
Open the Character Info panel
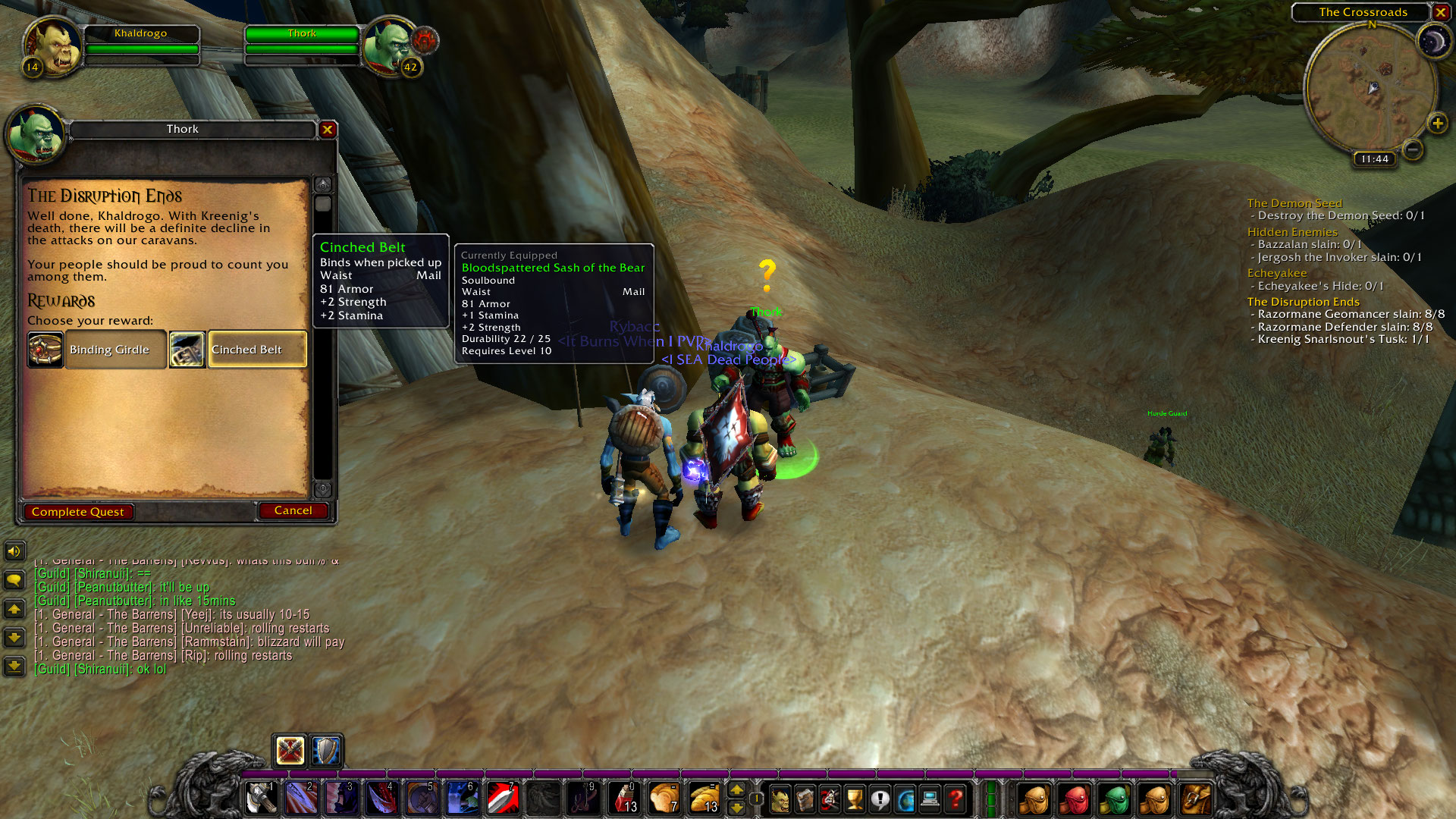point(780,799)
